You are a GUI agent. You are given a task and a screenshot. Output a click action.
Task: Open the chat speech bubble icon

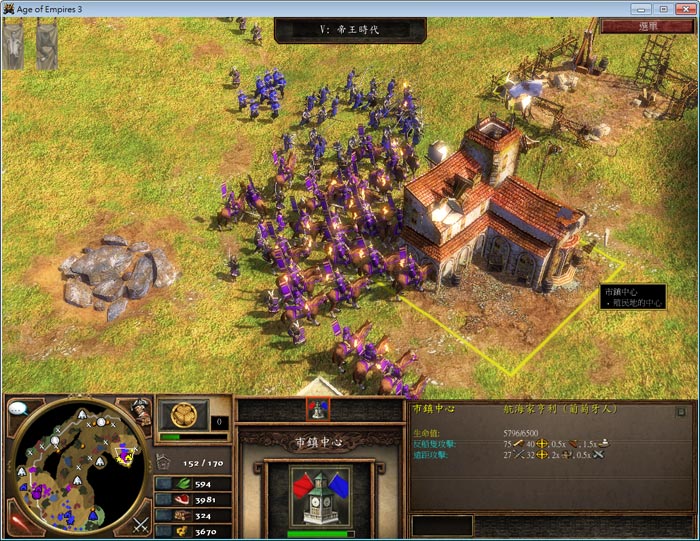[x=17, y=408]
